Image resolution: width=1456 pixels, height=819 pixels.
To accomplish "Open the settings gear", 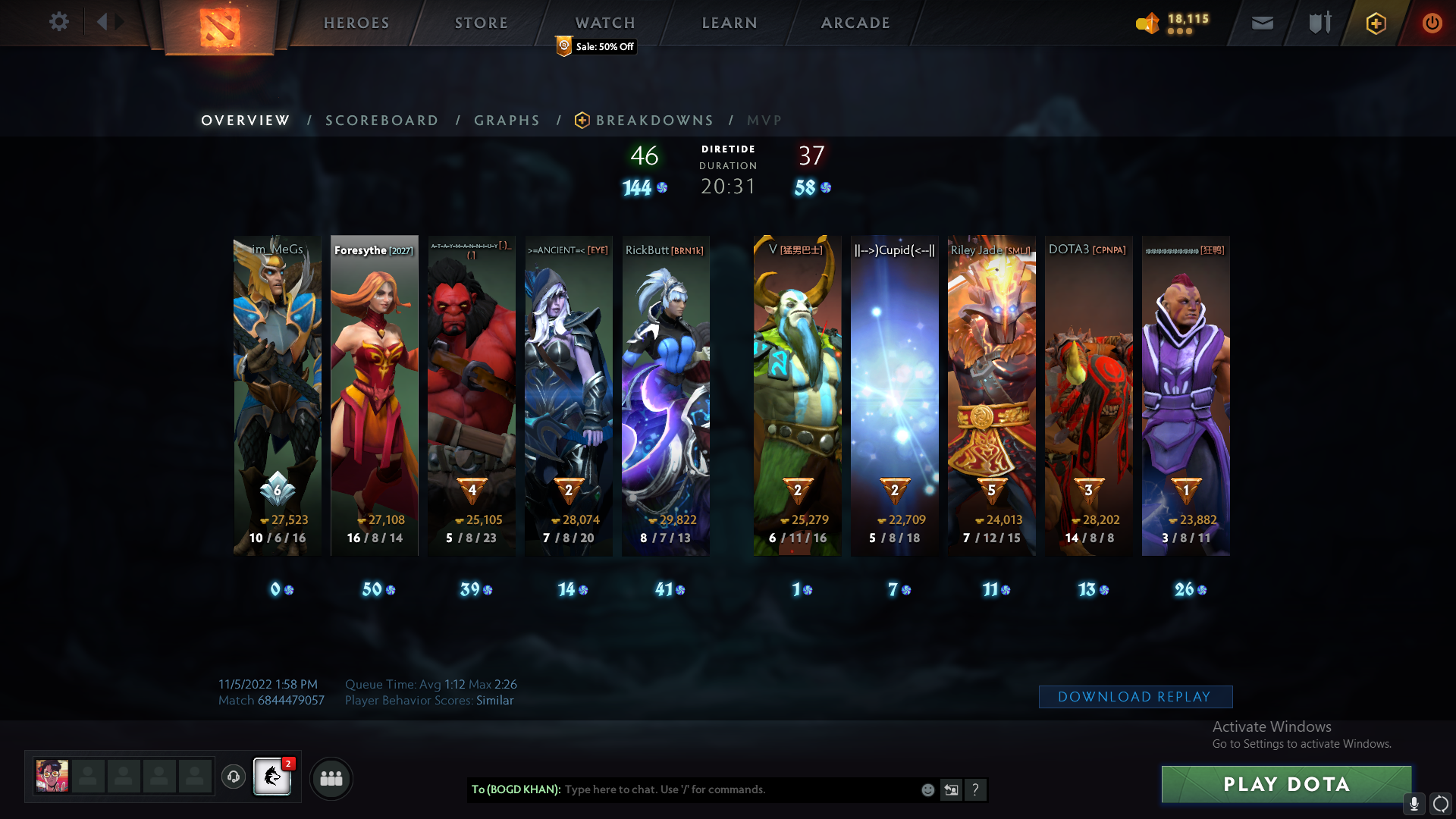I will pyautogui.click(x=59, y=22).
